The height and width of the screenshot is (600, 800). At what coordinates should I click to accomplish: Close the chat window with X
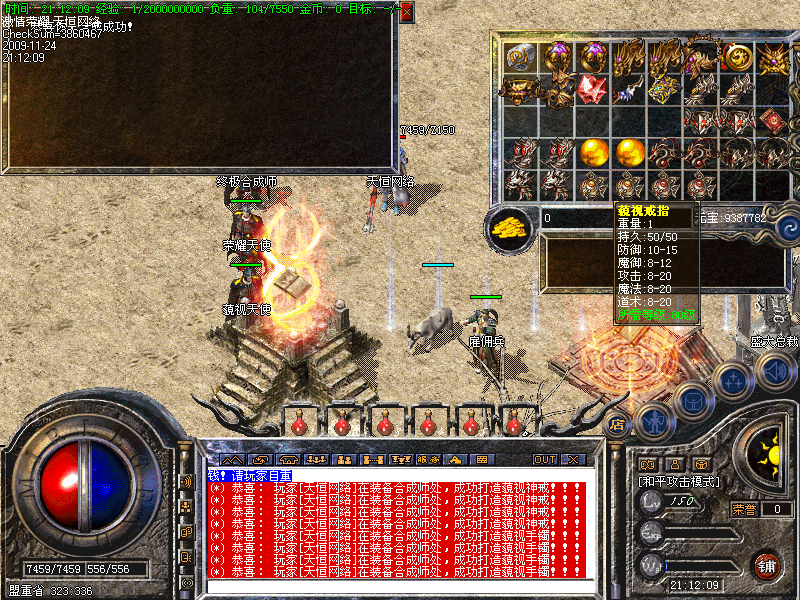573,459
